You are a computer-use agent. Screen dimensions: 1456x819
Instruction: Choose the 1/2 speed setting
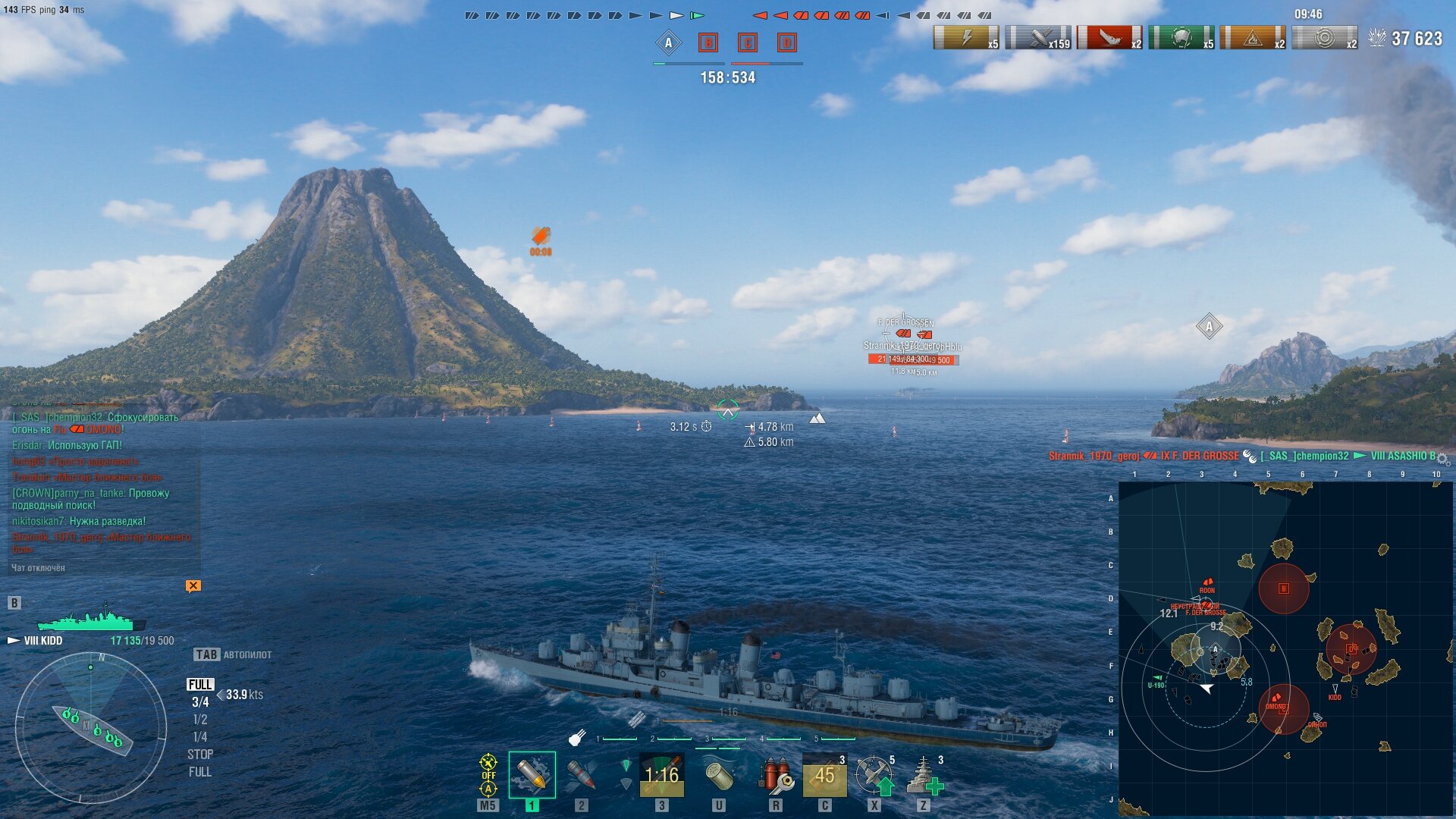point(200,720)
